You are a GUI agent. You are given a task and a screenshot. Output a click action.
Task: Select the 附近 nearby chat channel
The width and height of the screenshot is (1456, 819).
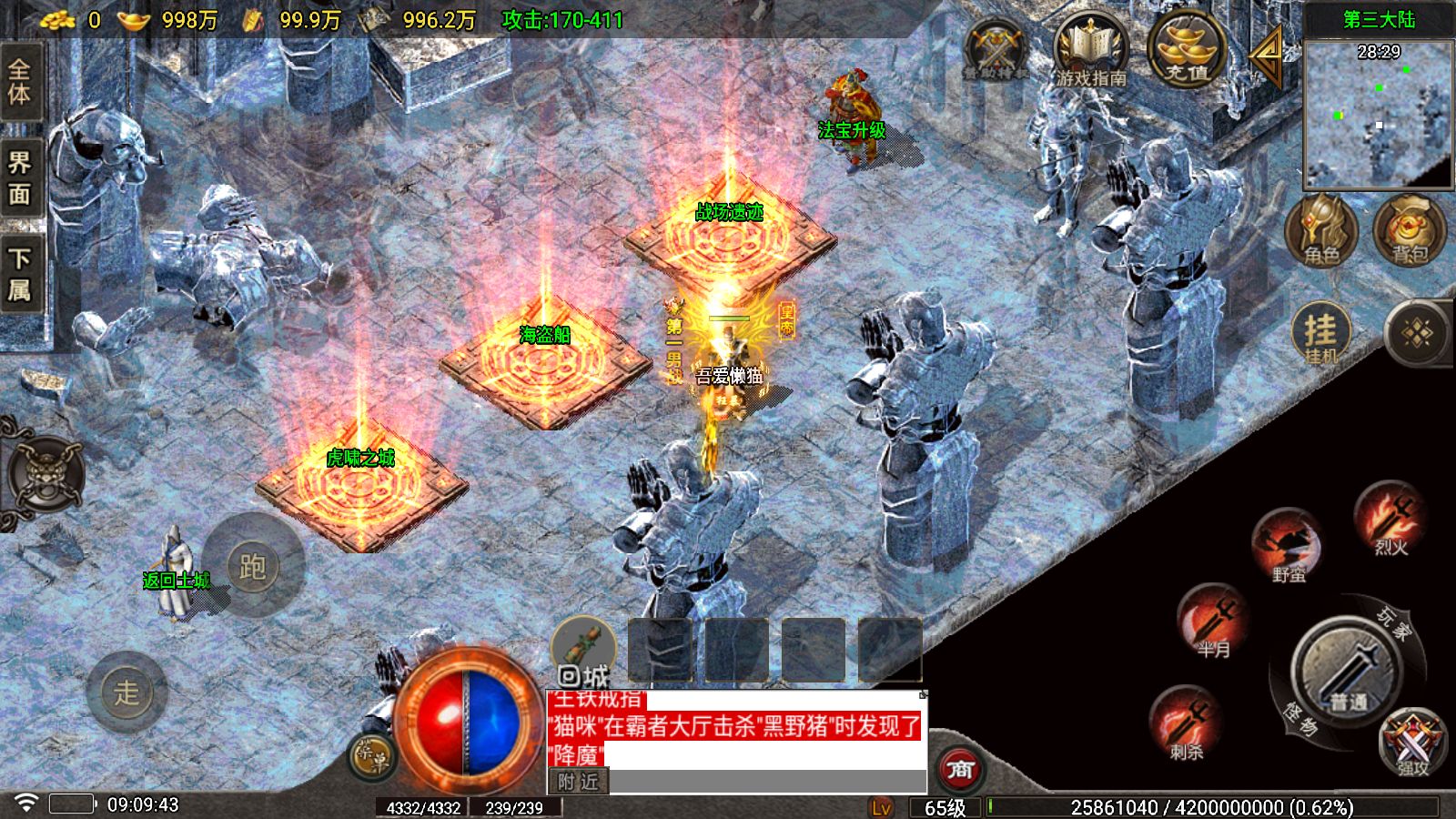(x=579, y=782)
